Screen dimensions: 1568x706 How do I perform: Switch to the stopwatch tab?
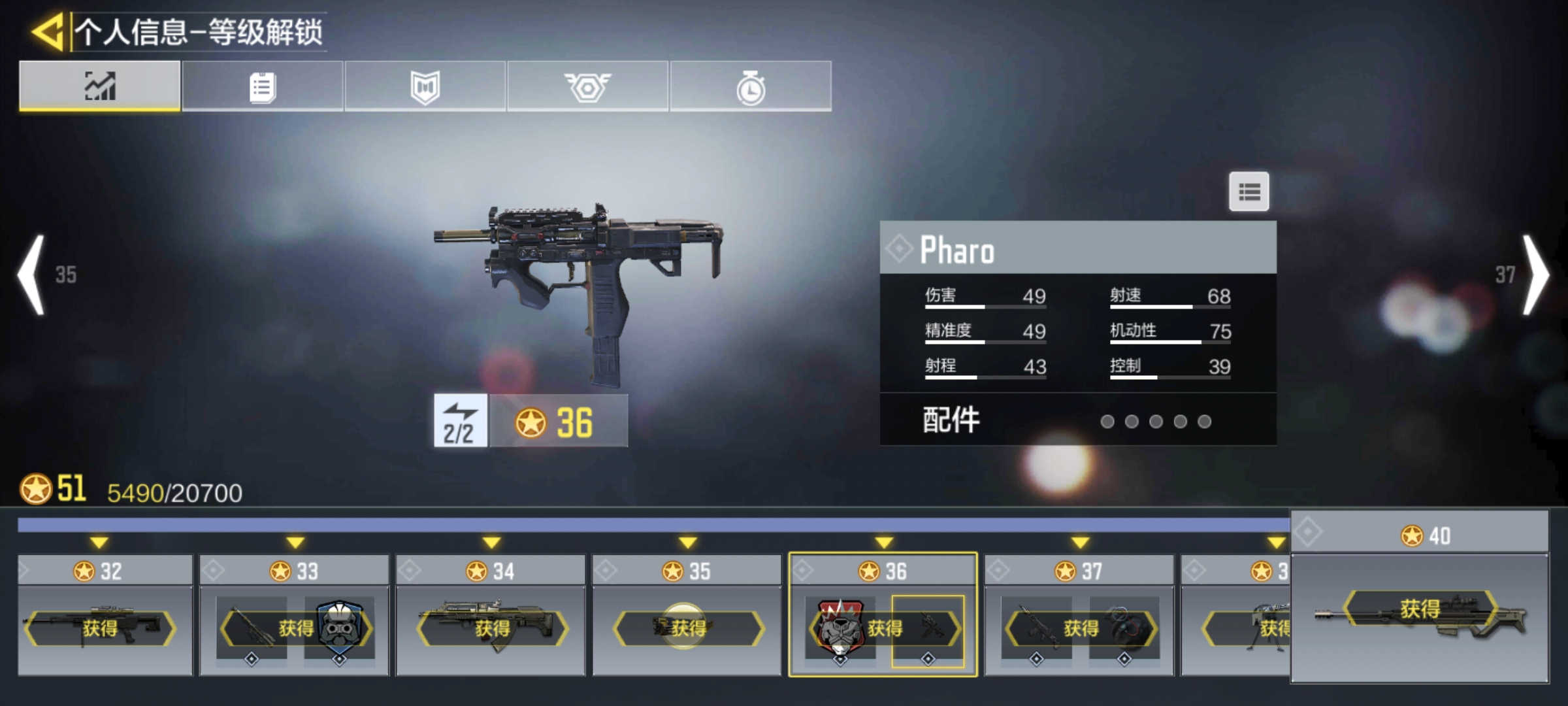[x=751, y=86]
